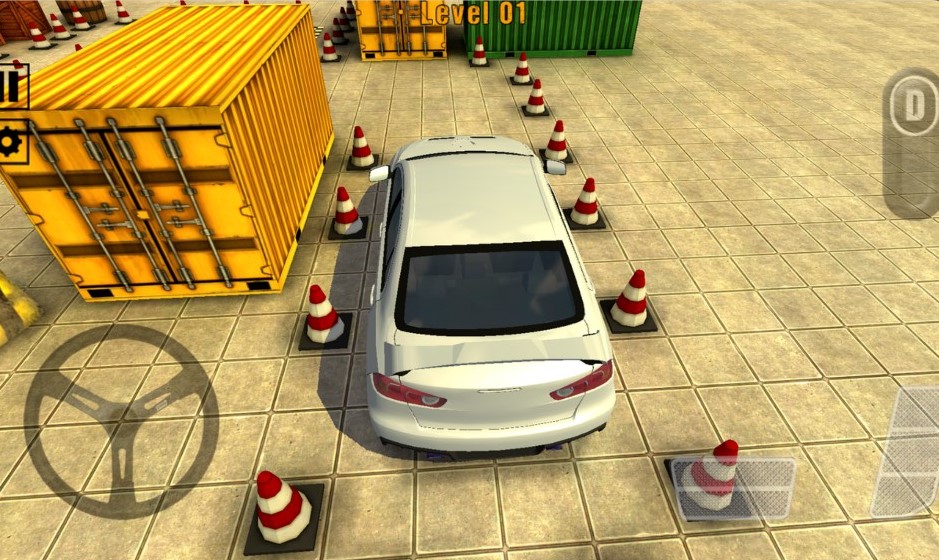Step on the tall gas pedal

point(910,450)
